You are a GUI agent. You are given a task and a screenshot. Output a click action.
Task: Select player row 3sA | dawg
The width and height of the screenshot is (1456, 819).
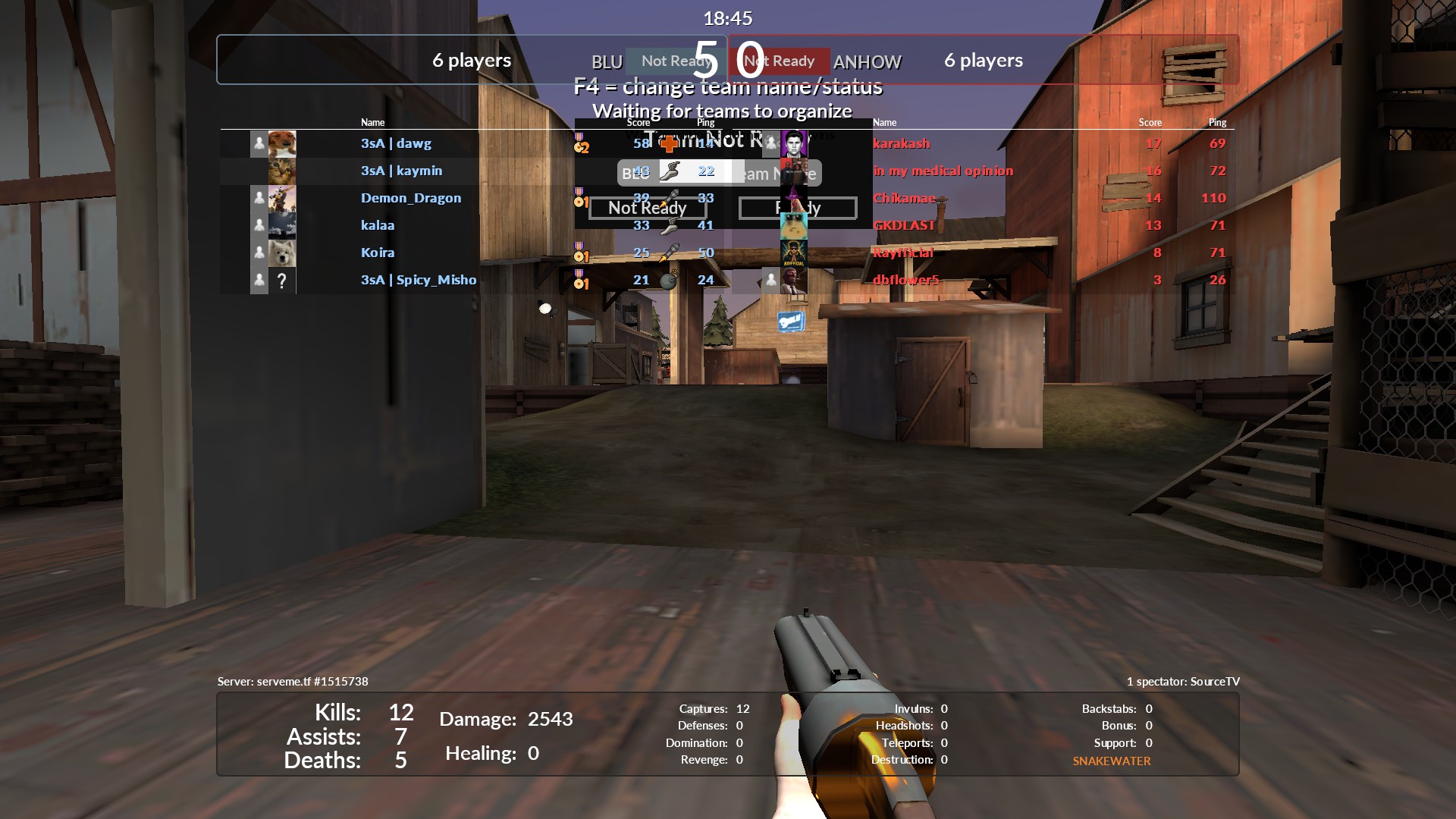click(396, 143)
